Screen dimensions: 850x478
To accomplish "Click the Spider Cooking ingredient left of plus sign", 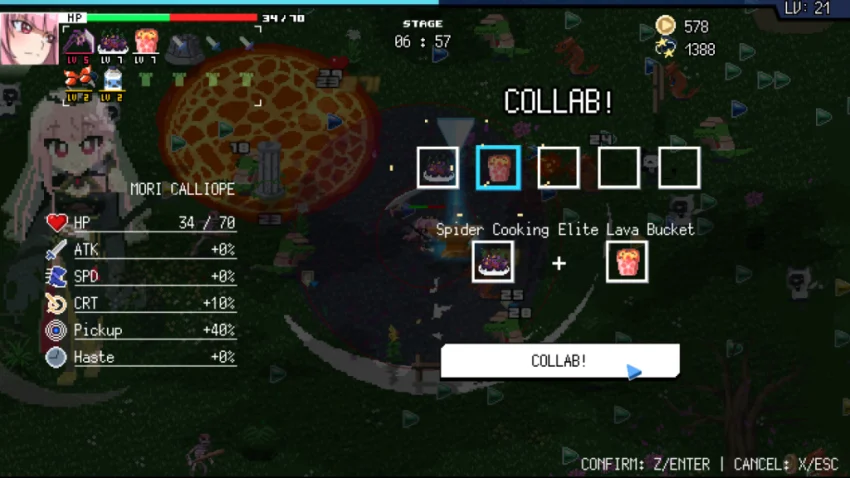I will coord(493,261).
